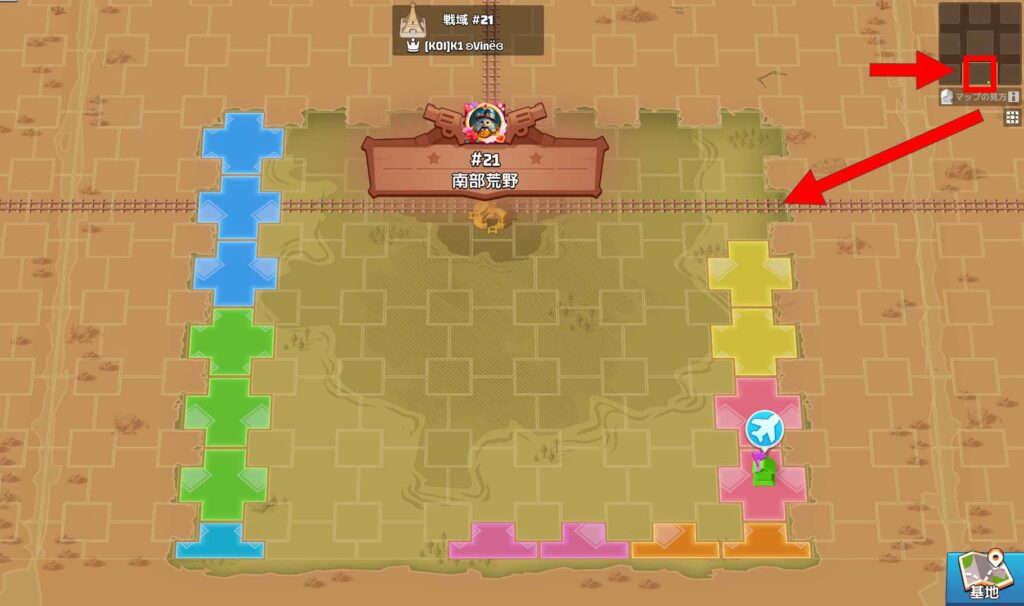Tap the capital emblem below the 南部荒野 banner

489,217
